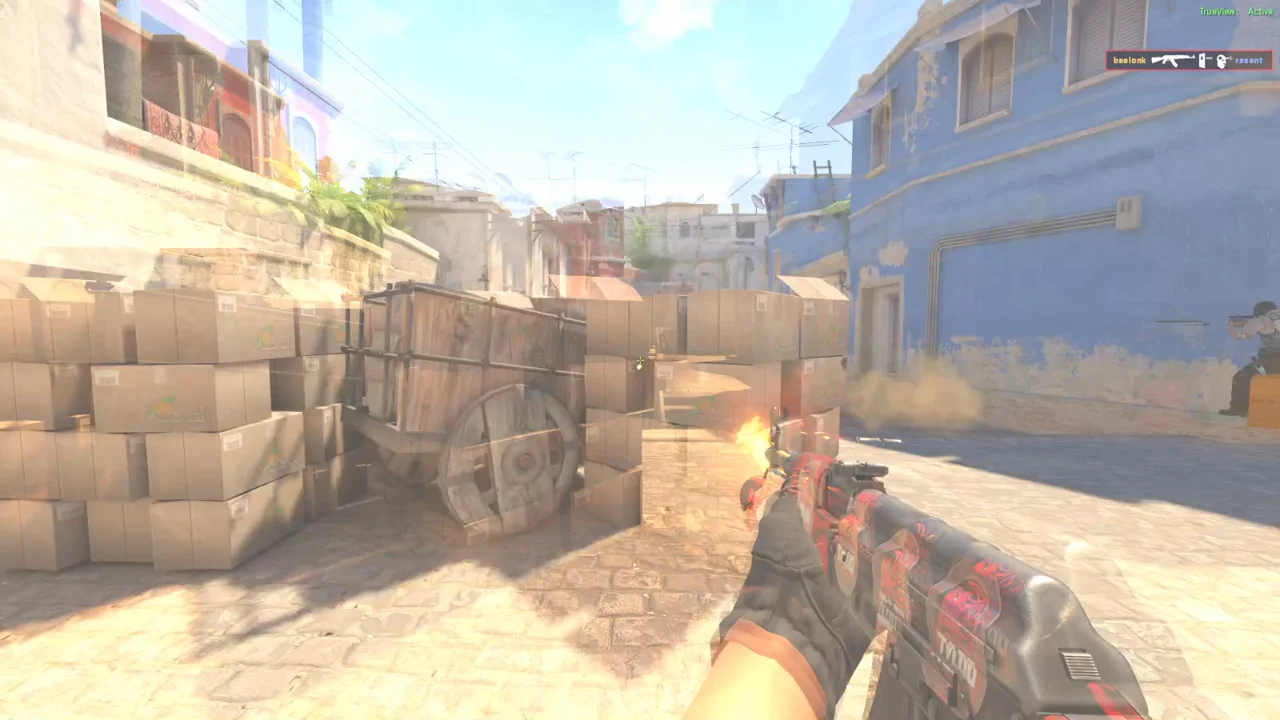Screen dimensions: 1280x720
Task: Click the crosshair at screen center
Action: (x=640, y=362)
